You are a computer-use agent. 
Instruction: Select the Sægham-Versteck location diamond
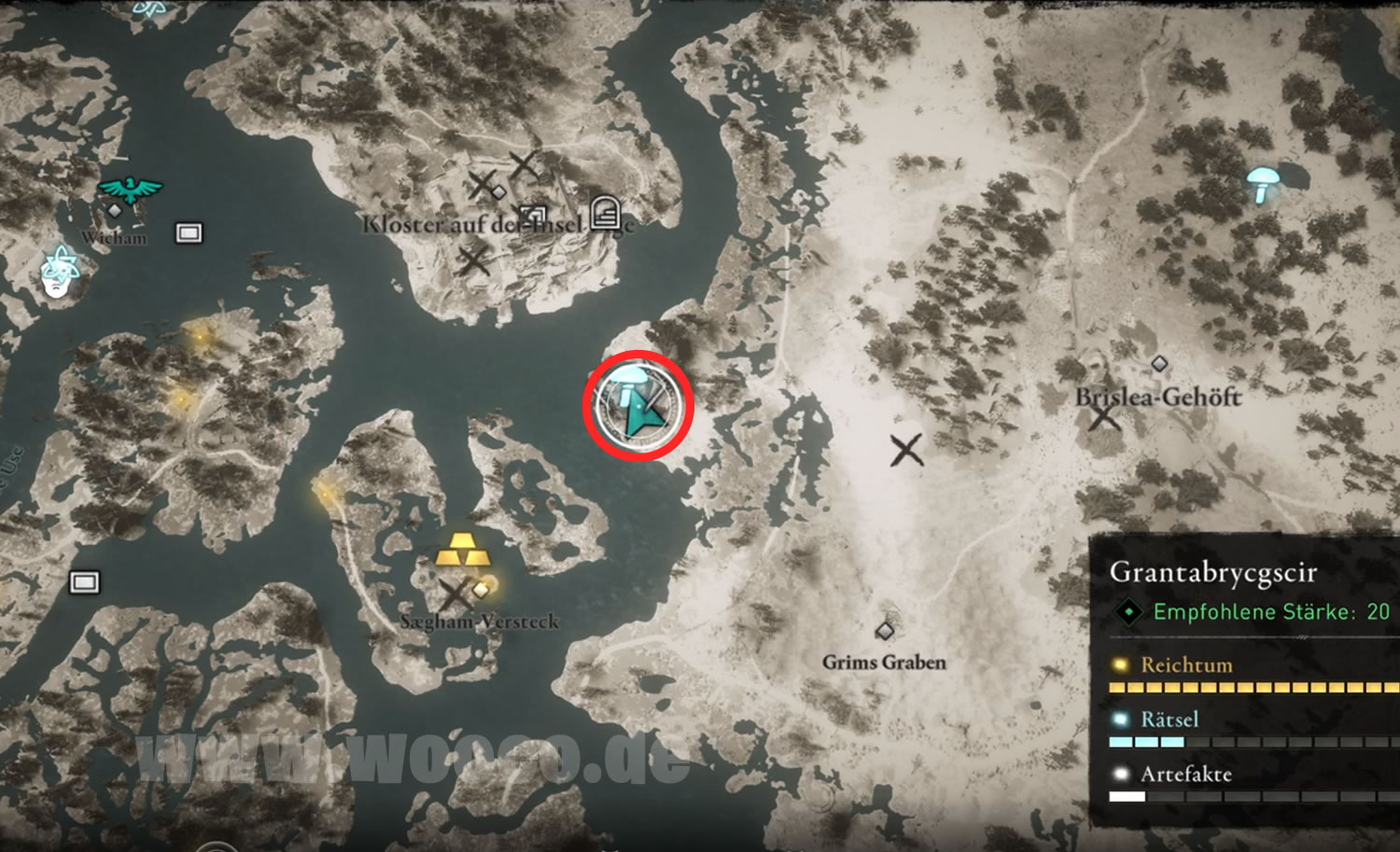[x=481, y=590]
